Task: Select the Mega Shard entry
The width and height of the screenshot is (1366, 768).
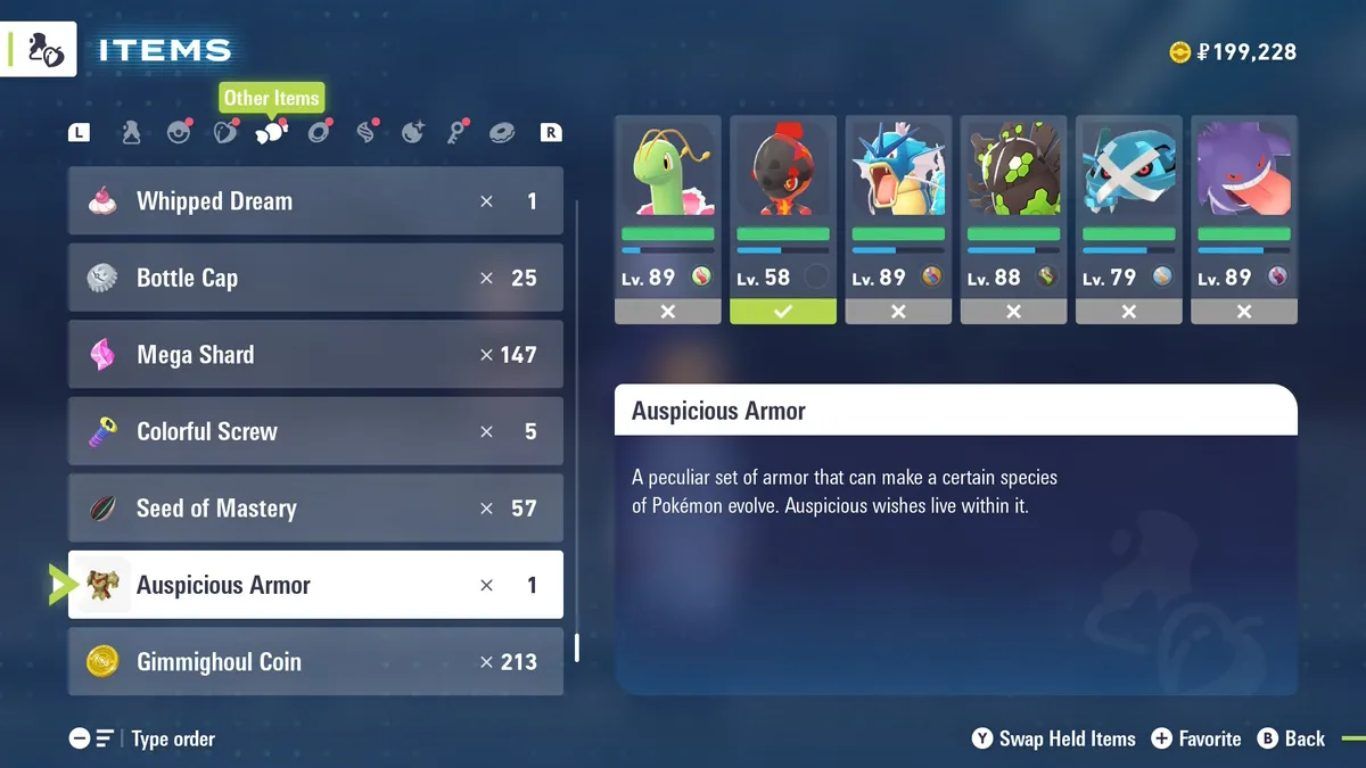Action: 315,355
